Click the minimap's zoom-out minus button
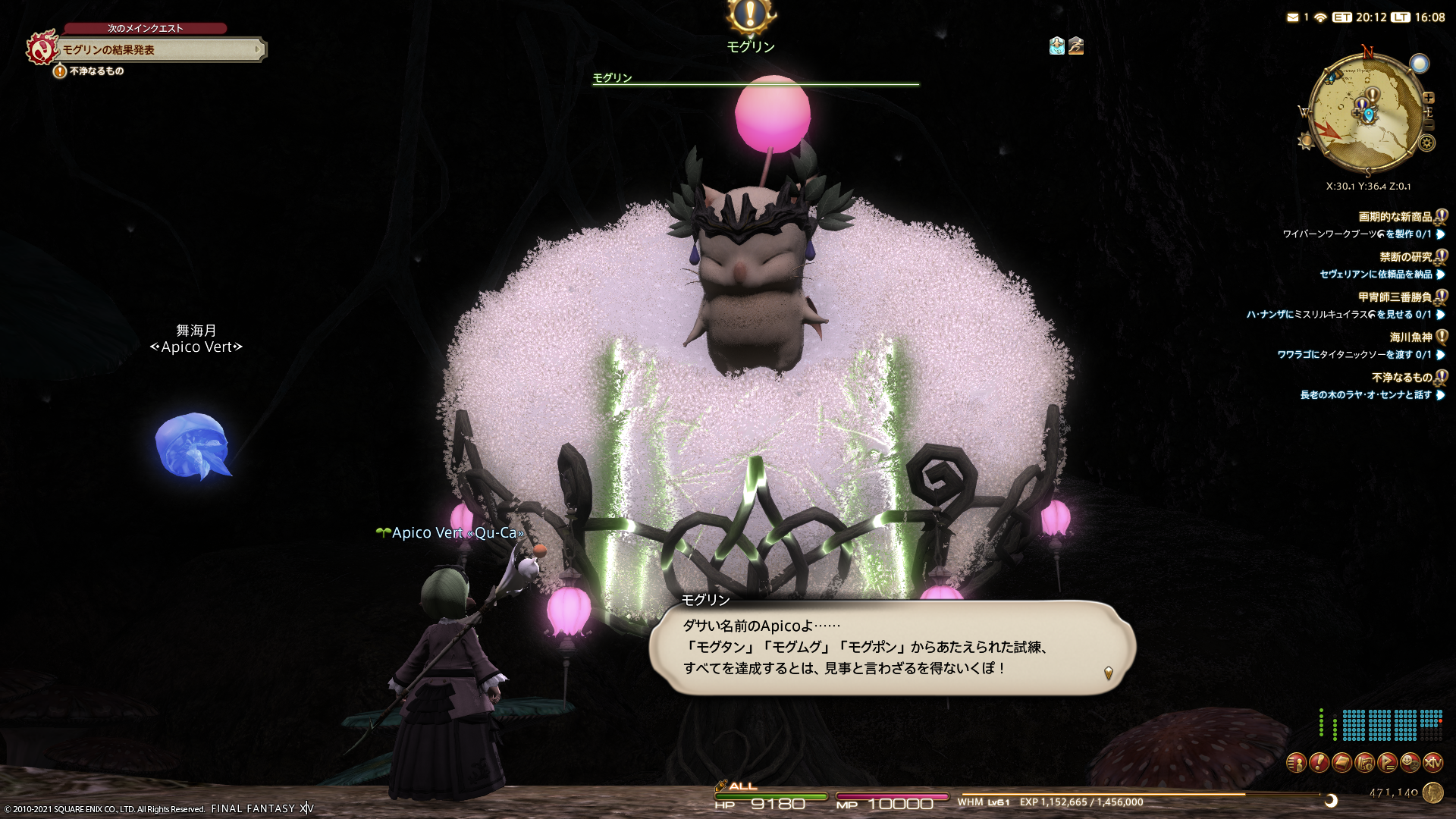The image size is (1456, 819). coord(1429,124)
